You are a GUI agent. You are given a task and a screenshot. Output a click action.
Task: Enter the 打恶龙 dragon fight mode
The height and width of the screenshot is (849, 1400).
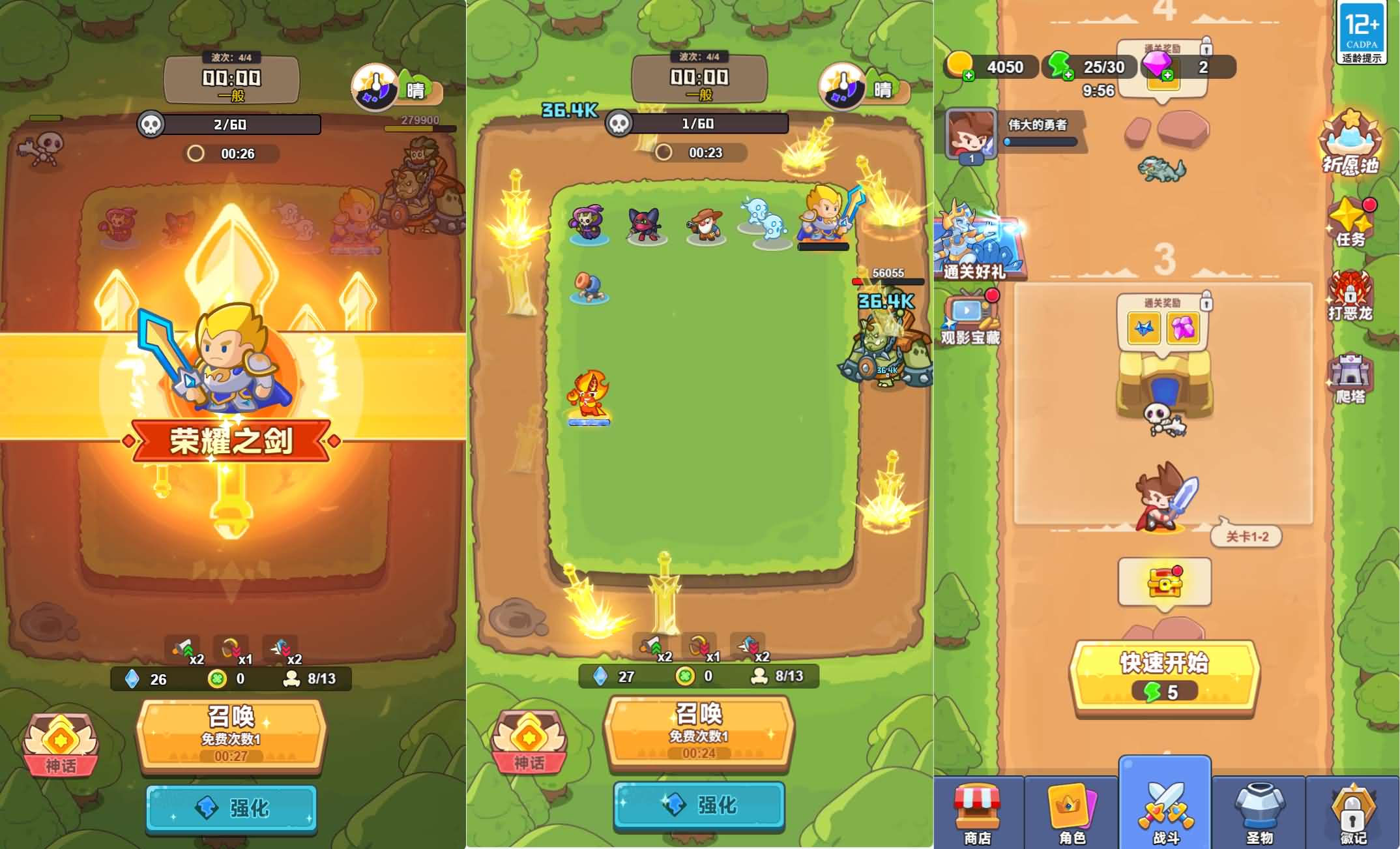click(1350, 297)
